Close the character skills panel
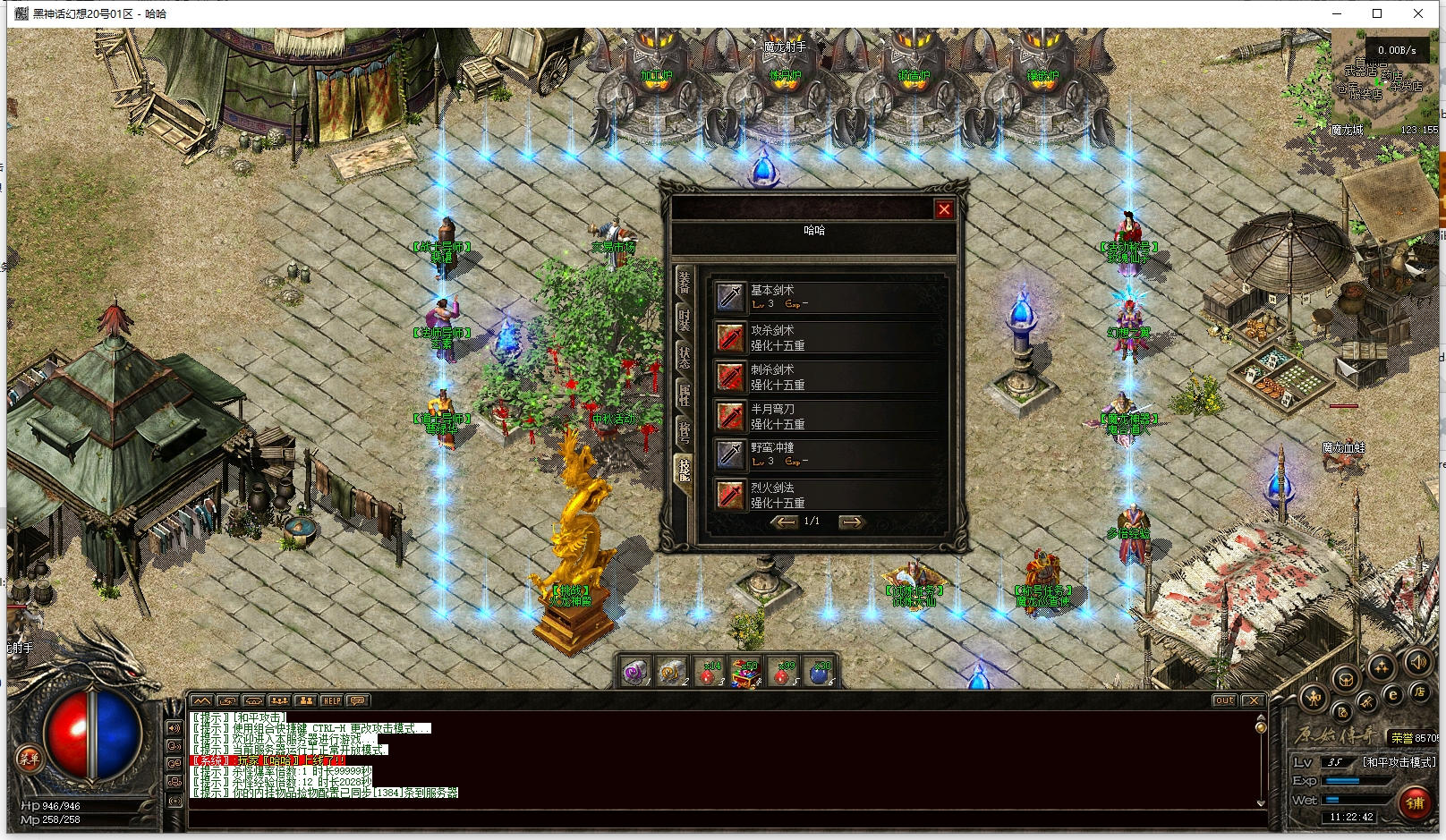The image size is (1446, 840). [x=943, y=209]
